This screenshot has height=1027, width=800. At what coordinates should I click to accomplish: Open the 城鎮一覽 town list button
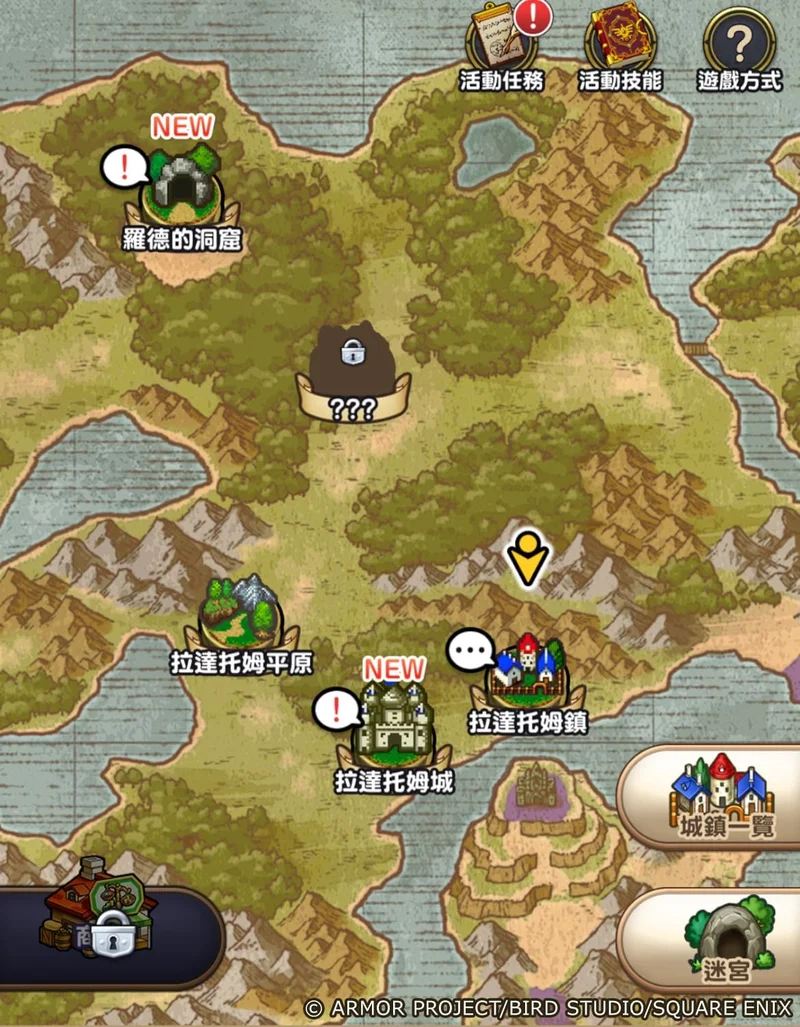point(720,795)
